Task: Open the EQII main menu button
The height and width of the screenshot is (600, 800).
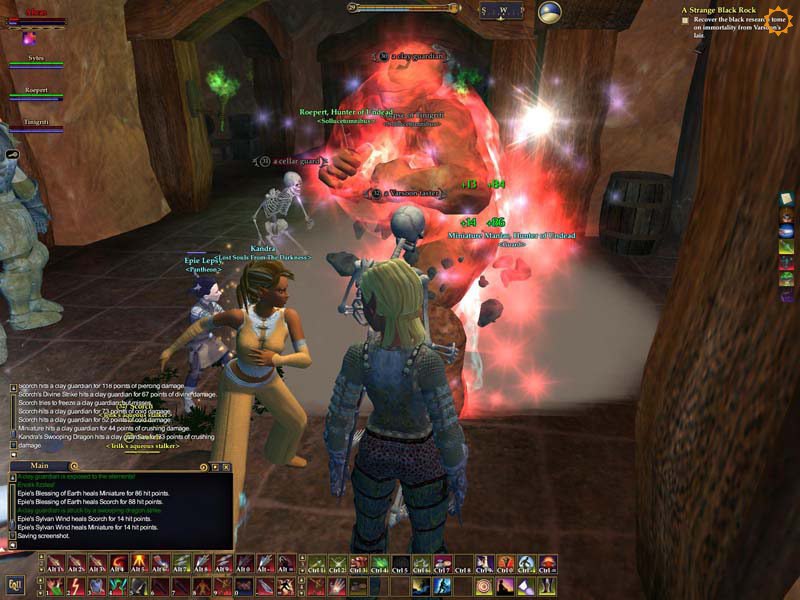Action: click(15, 585)
